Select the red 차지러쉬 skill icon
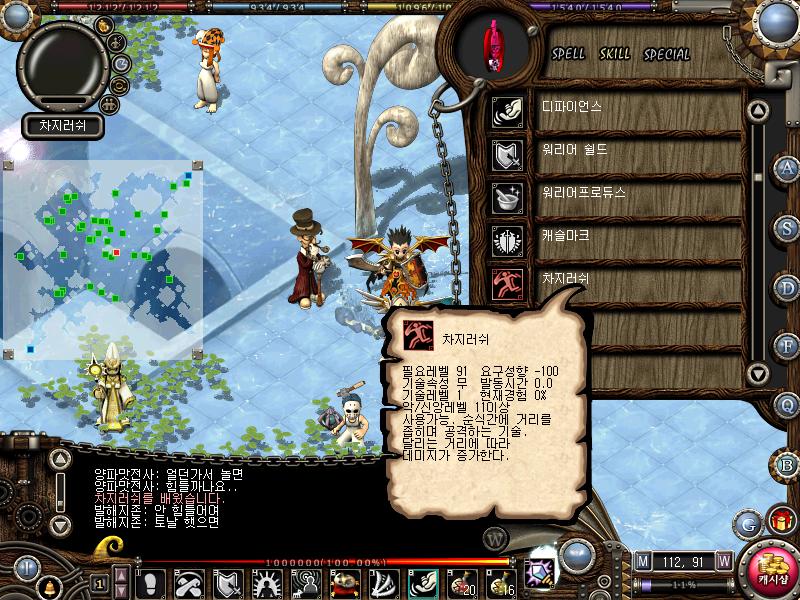 point(507,283)
